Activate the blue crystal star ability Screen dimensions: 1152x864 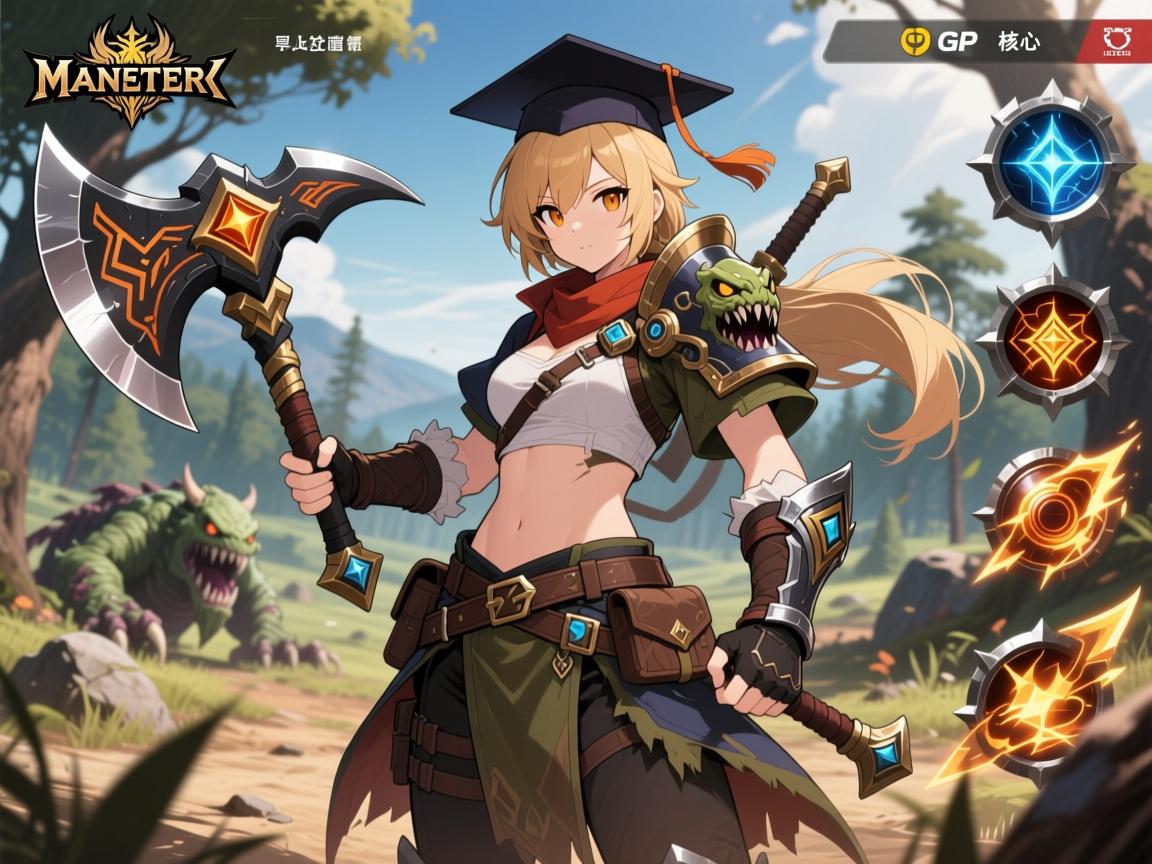pos(1049,162)
